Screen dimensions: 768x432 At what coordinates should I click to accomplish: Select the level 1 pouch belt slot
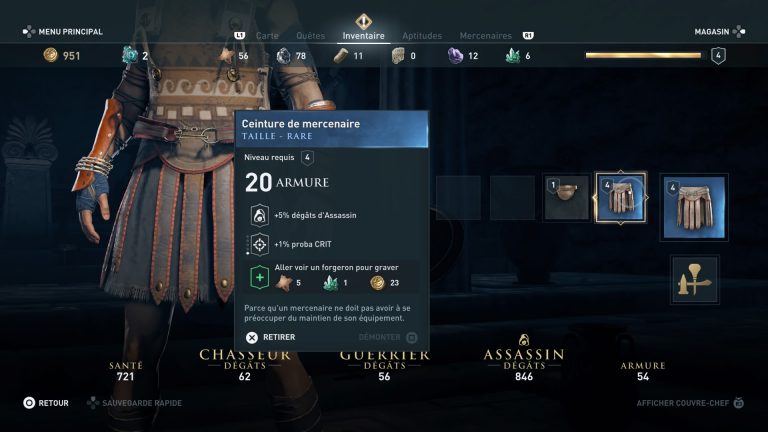point(566,198)
